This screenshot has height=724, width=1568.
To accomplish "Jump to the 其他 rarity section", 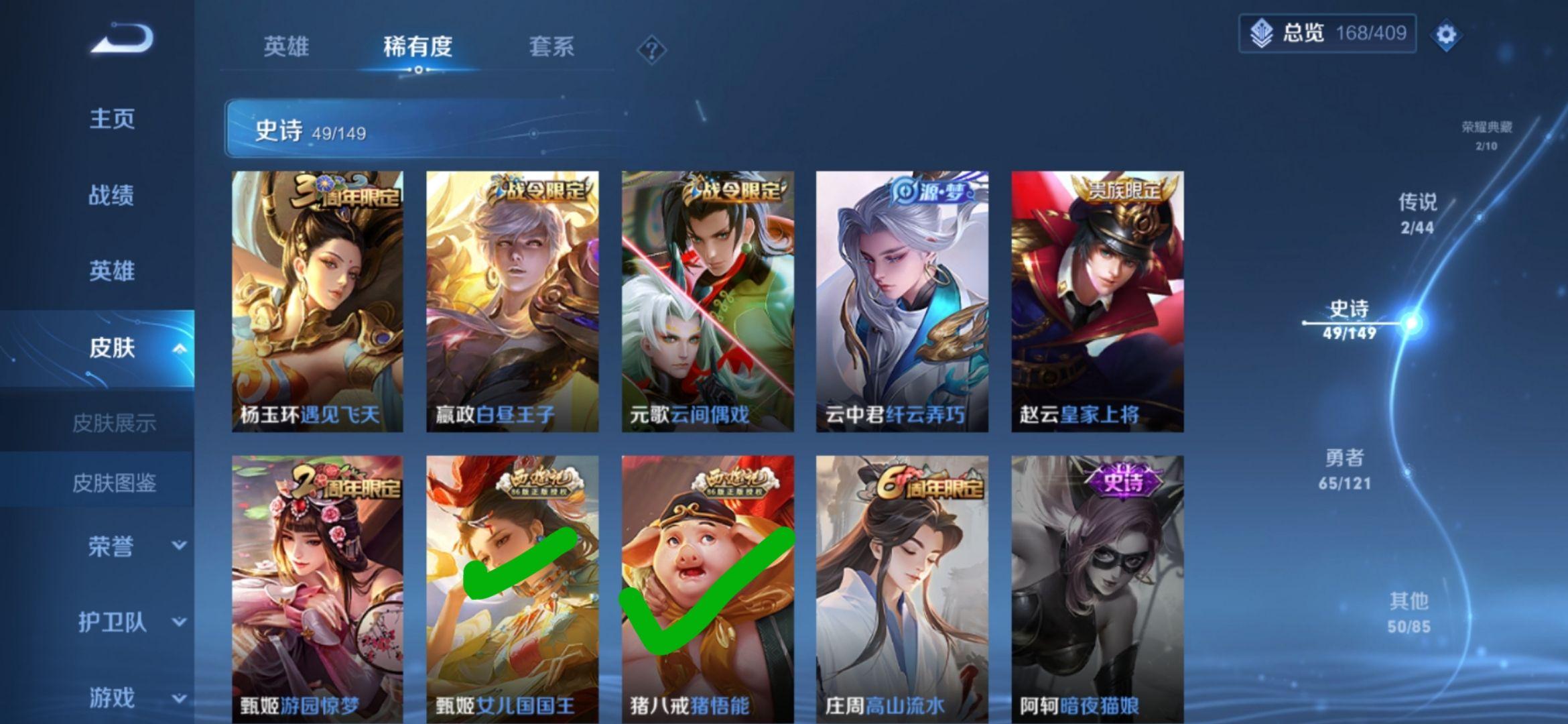I will click(x=1409, y=613).
